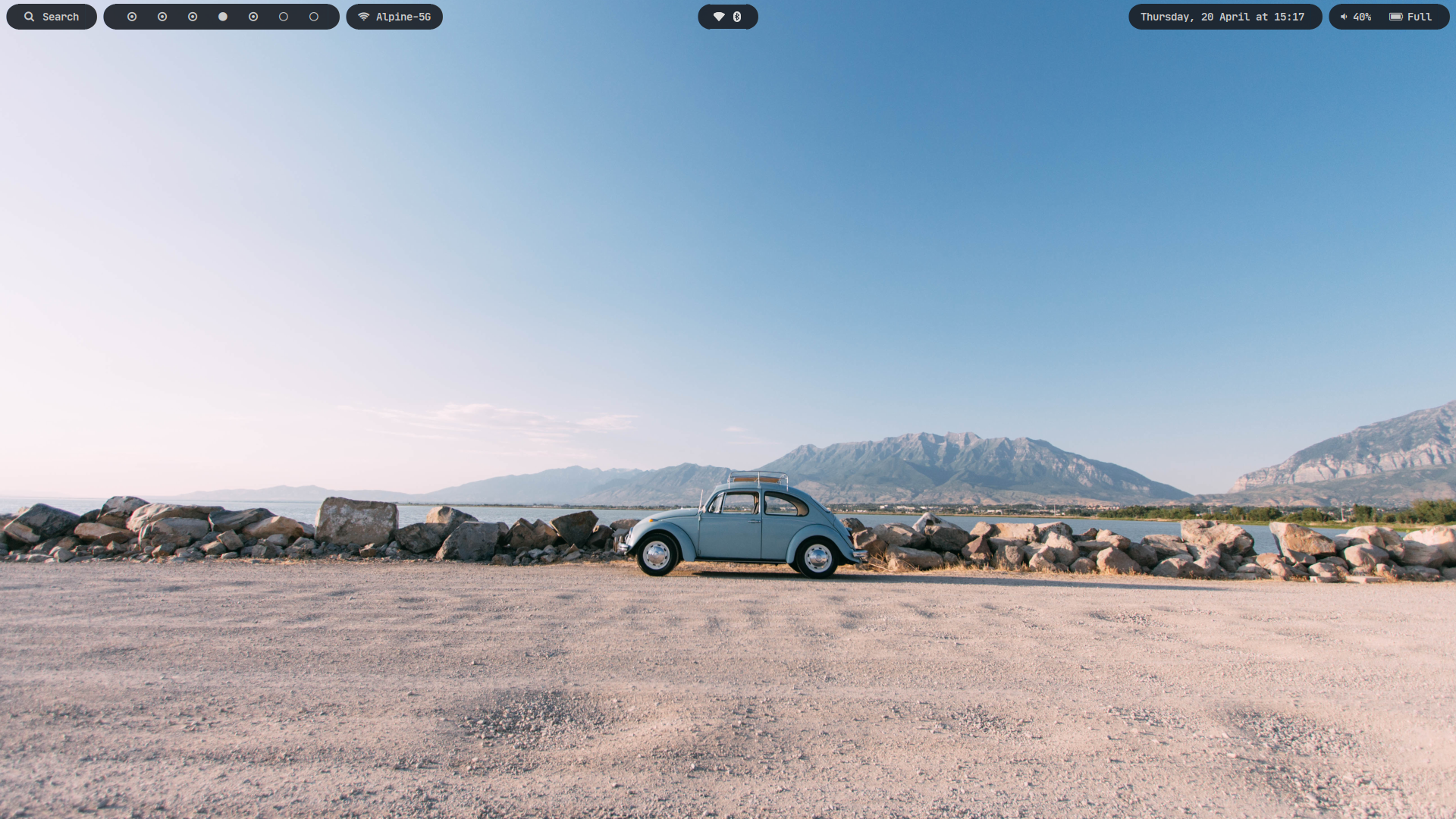Select the solid filled active workspace dot
Image resolution: width=1456 pixels, height=819 pixels.
(x=223, y=17)
